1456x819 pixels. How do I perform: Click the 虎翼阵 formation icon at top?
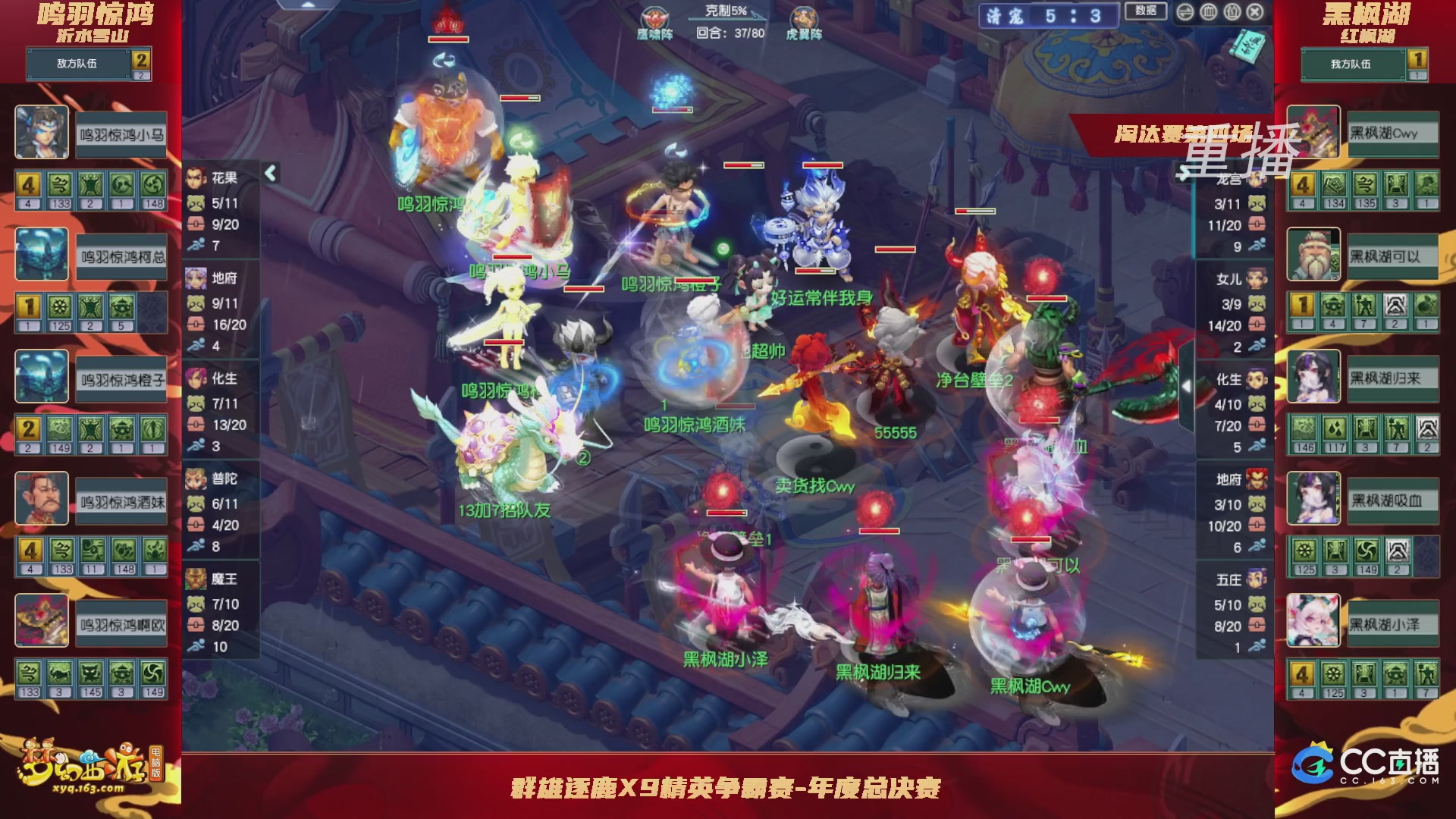pyautogui.click(x=804, y=17)
